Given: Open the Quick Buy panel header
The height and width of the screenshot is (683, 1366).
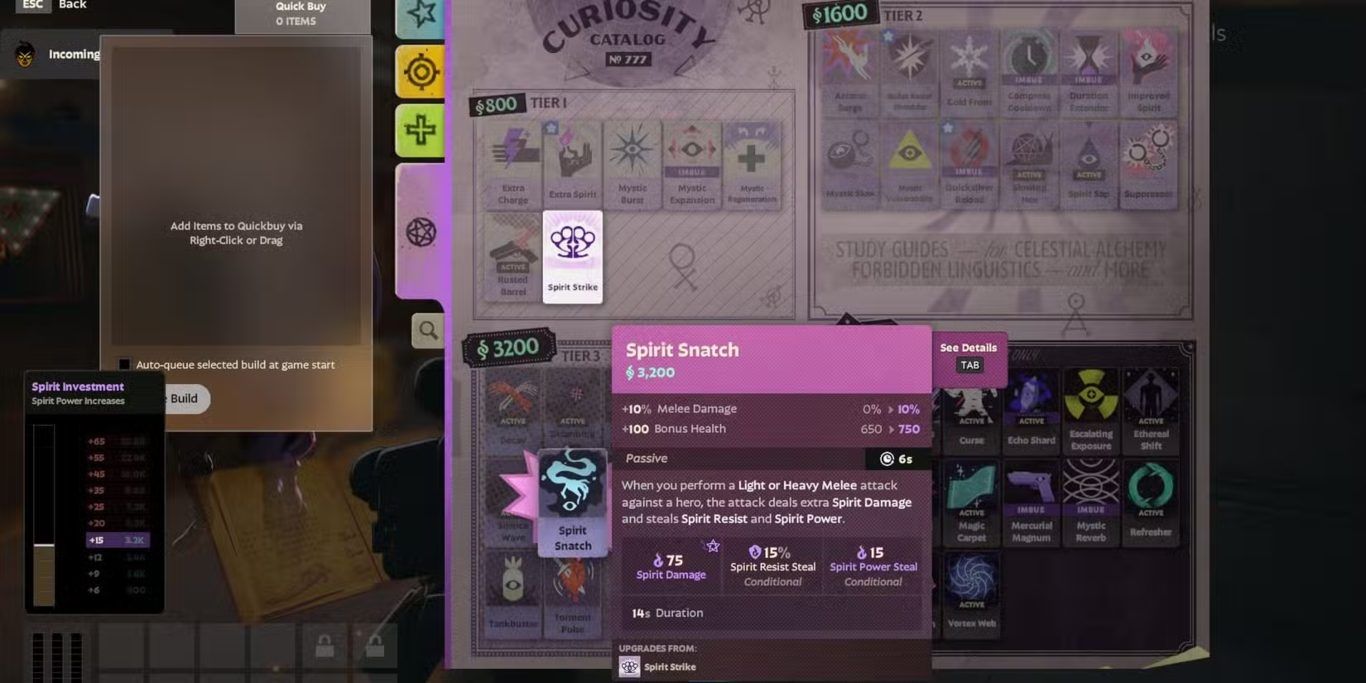Looking at the screenshot, I should pos(301,14).
